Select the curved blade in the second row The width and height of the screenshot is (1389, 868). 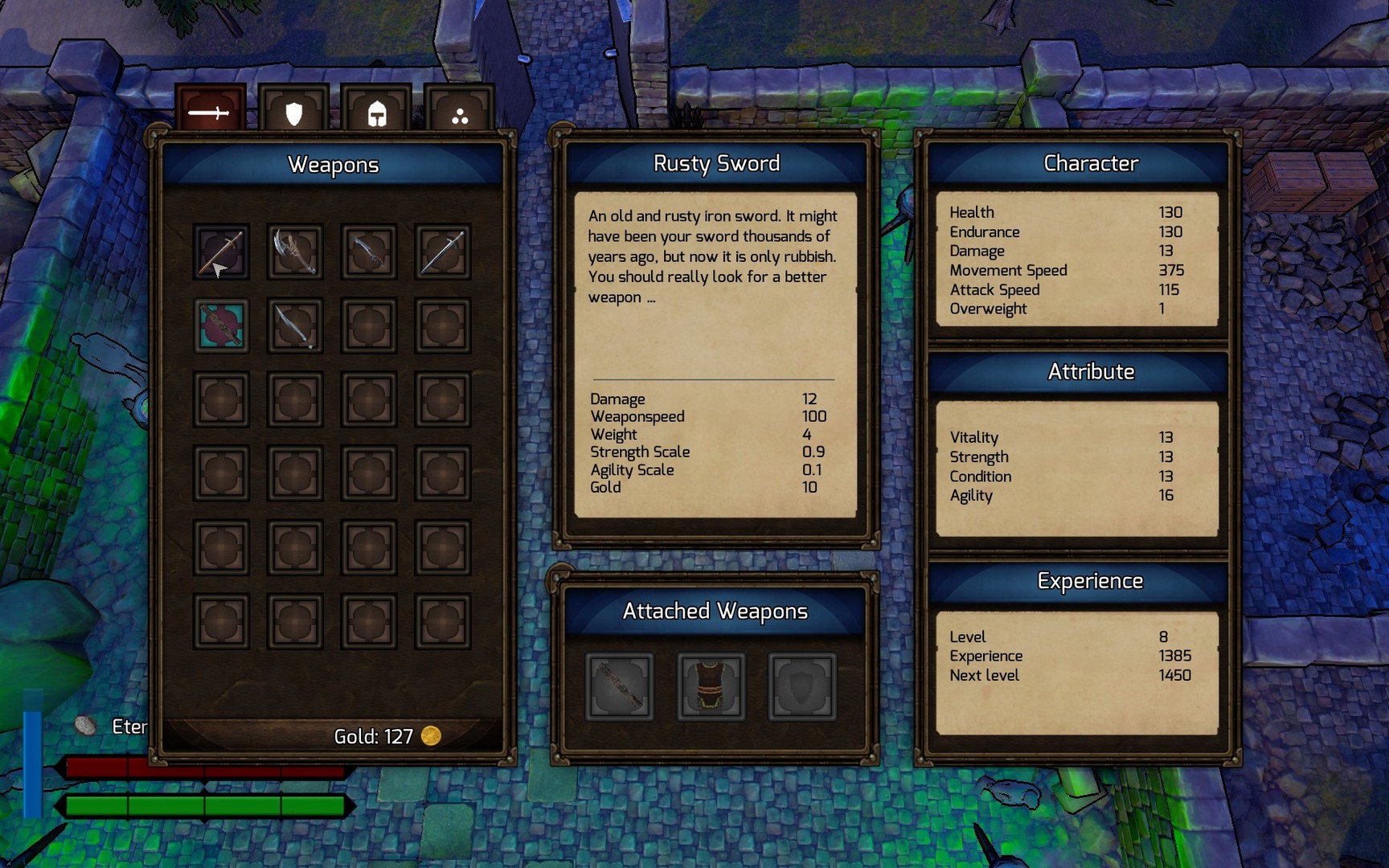point(294,325)
